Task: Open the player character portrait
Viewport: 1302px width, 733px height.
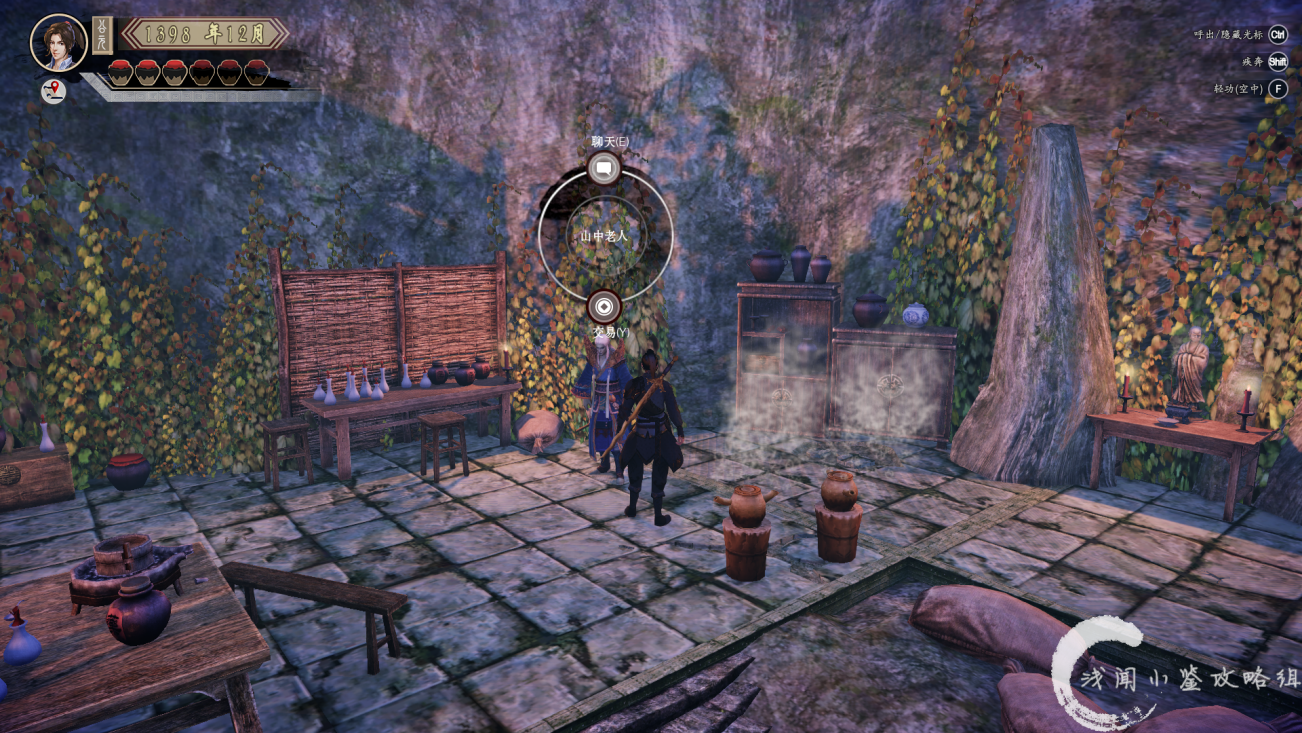Action: click(x=58, y=42)
